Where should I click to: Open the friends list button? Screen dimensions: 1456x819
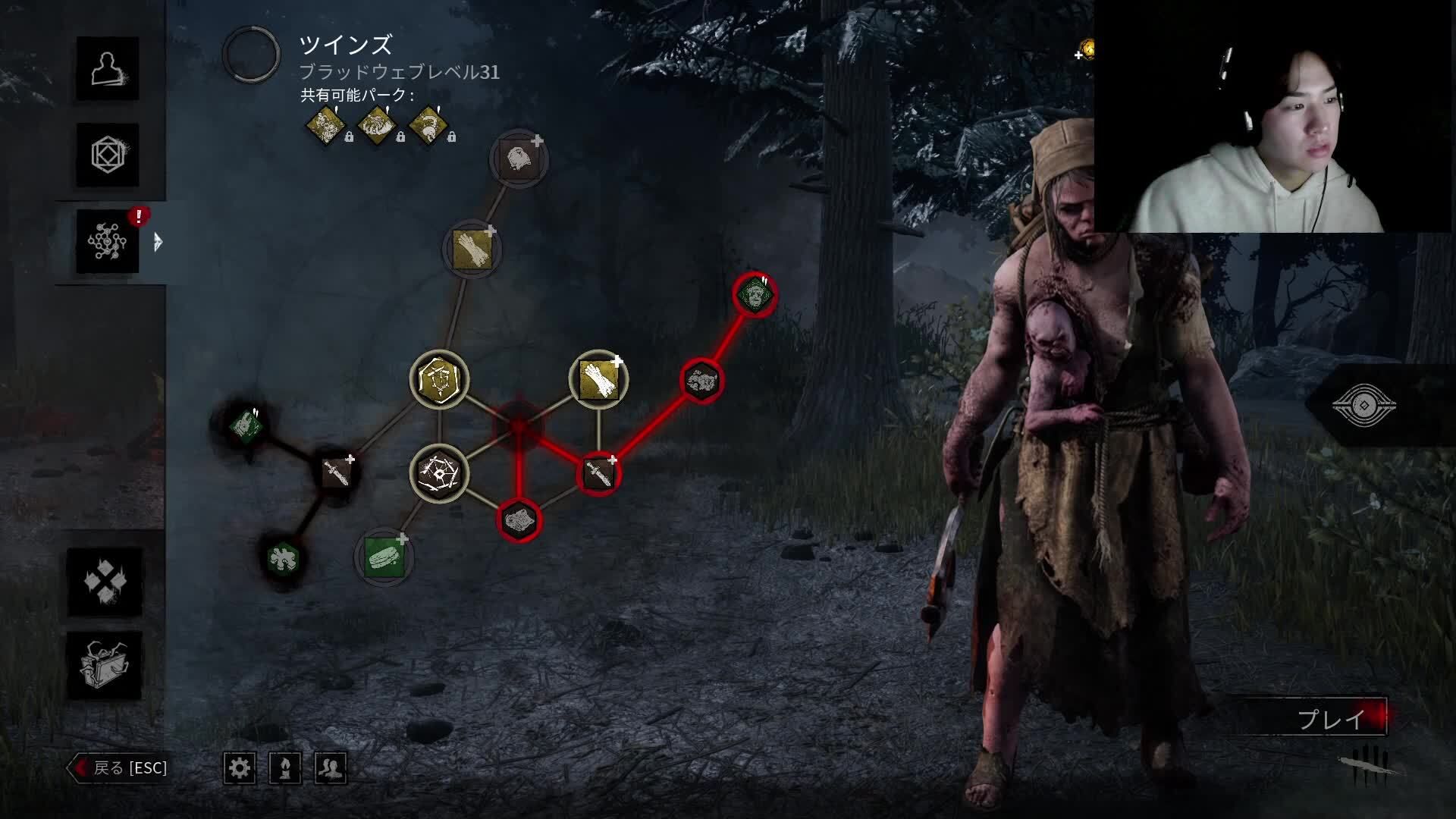[x=331, y=768]
